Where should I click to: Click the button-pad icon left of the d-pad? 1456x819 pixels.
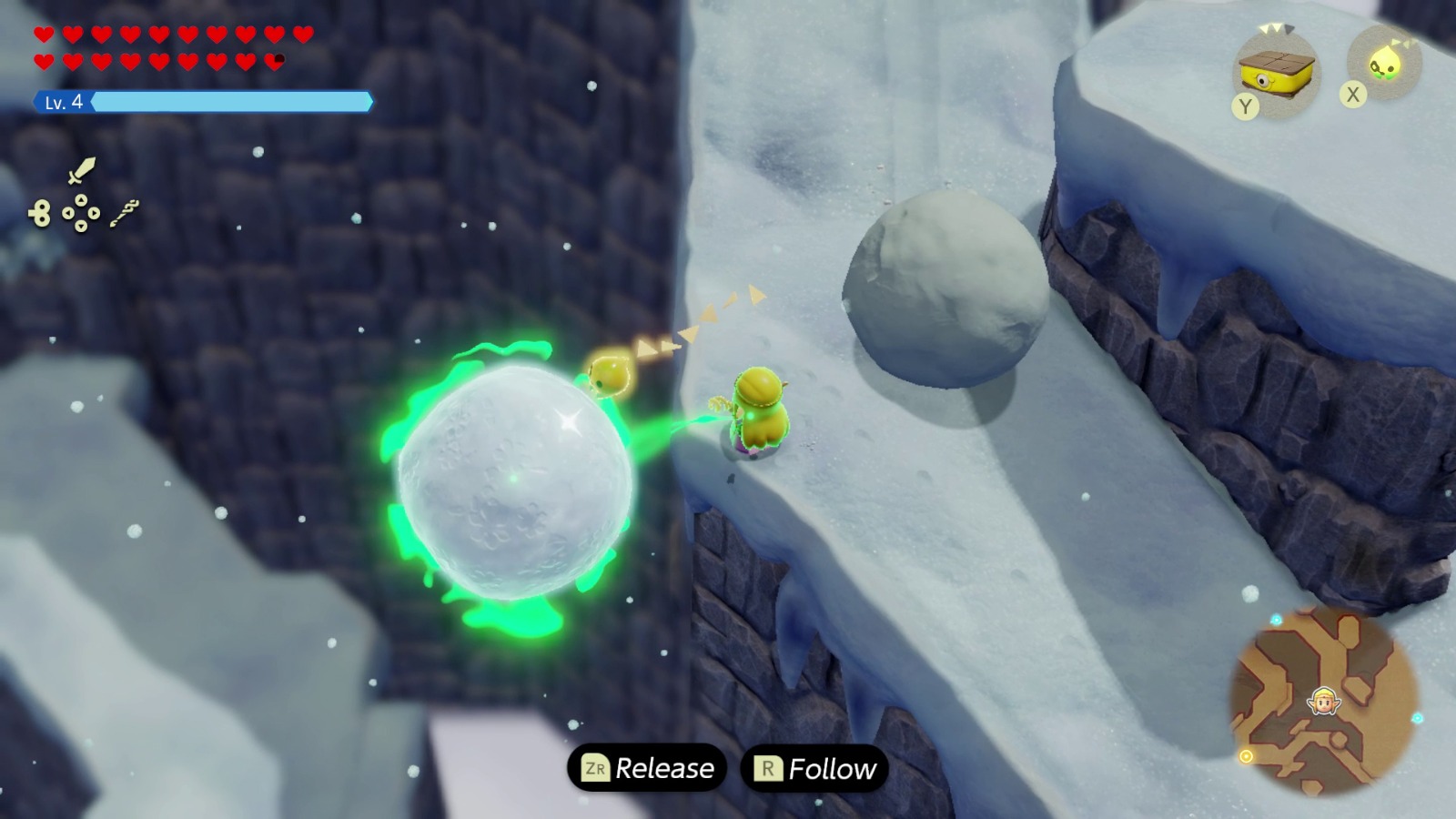(41, 213)
